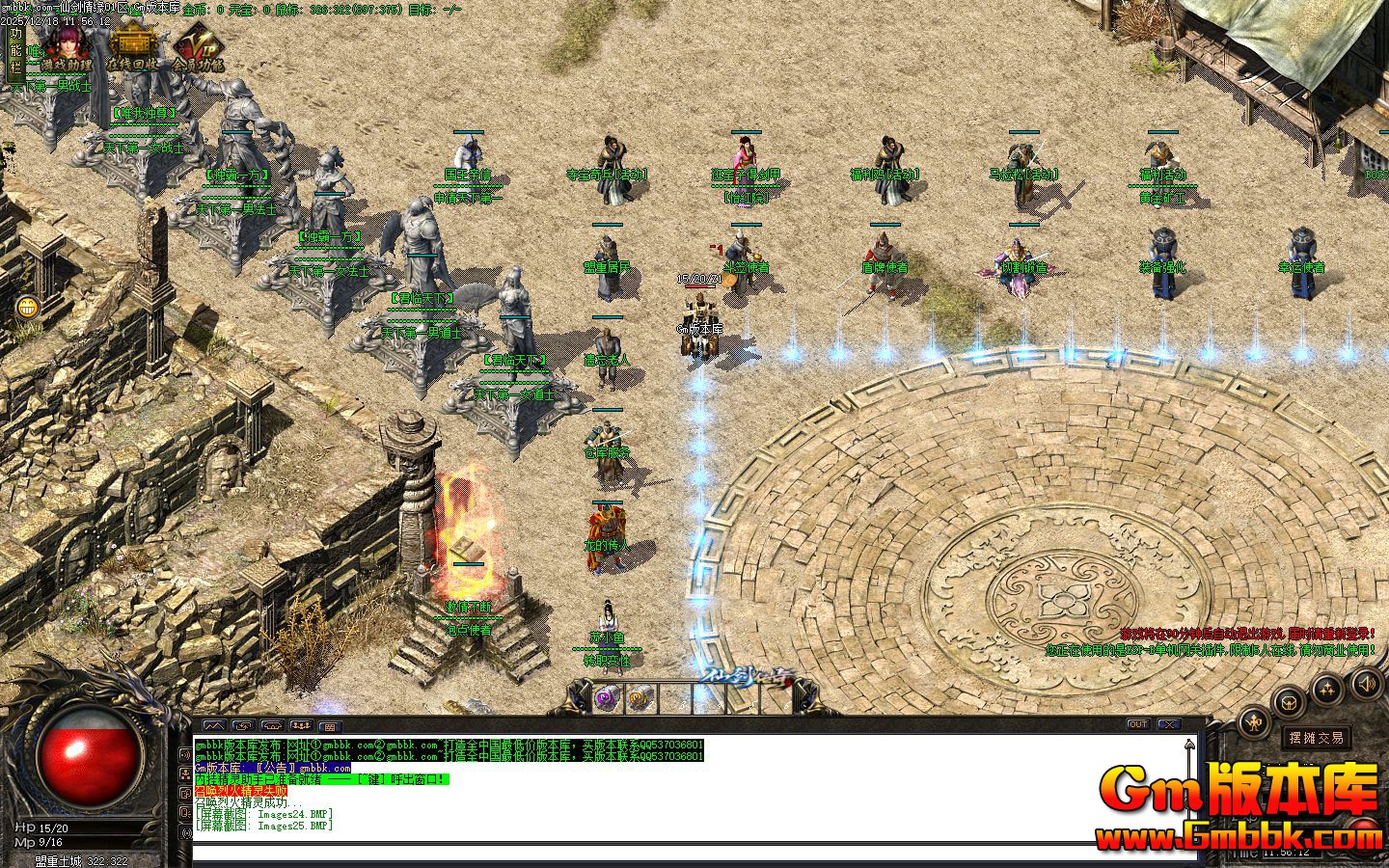Click the yellow smiley face icon
Image resolution: width=1389 pixels, height=868 pixels.
(x=28, y=308)
